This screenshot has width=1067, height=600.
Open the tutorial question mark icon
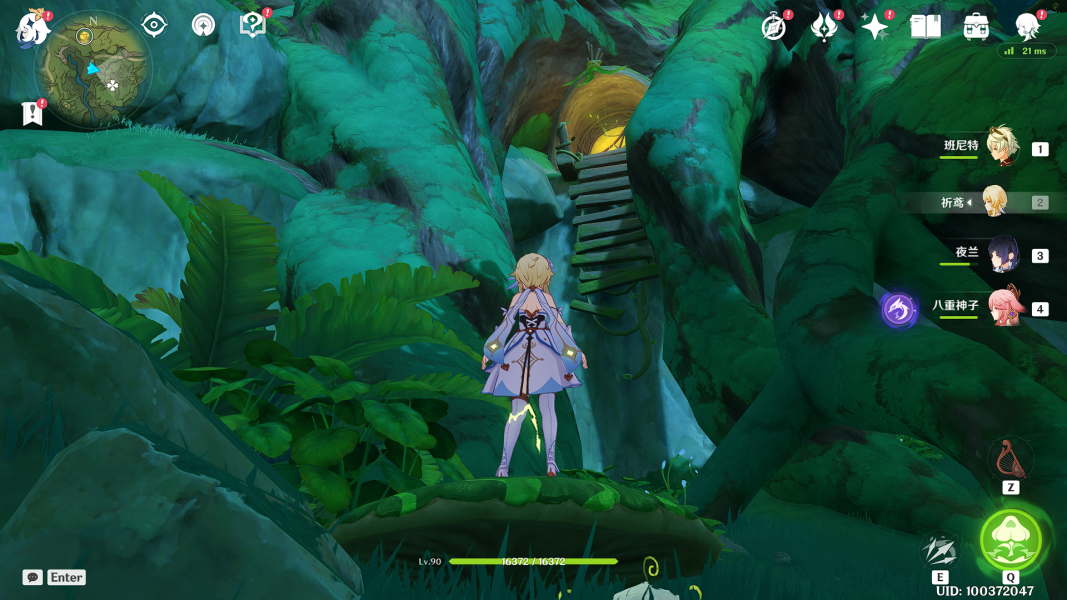(x=253, y=25)
